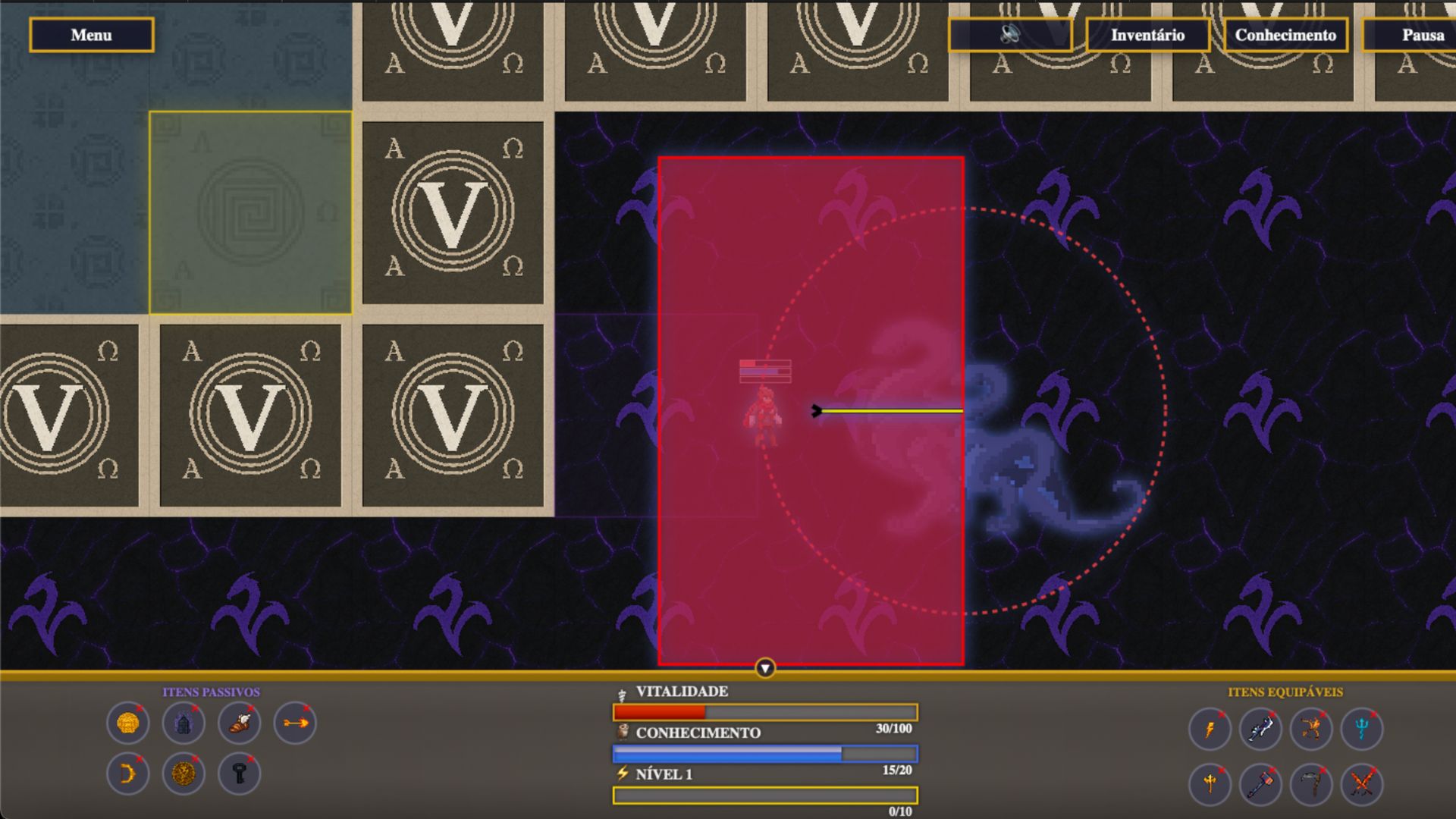Equip the war hammer item
Image resolution: width=1456 pixels, height=819 pixels.
tap(1260, 783)
